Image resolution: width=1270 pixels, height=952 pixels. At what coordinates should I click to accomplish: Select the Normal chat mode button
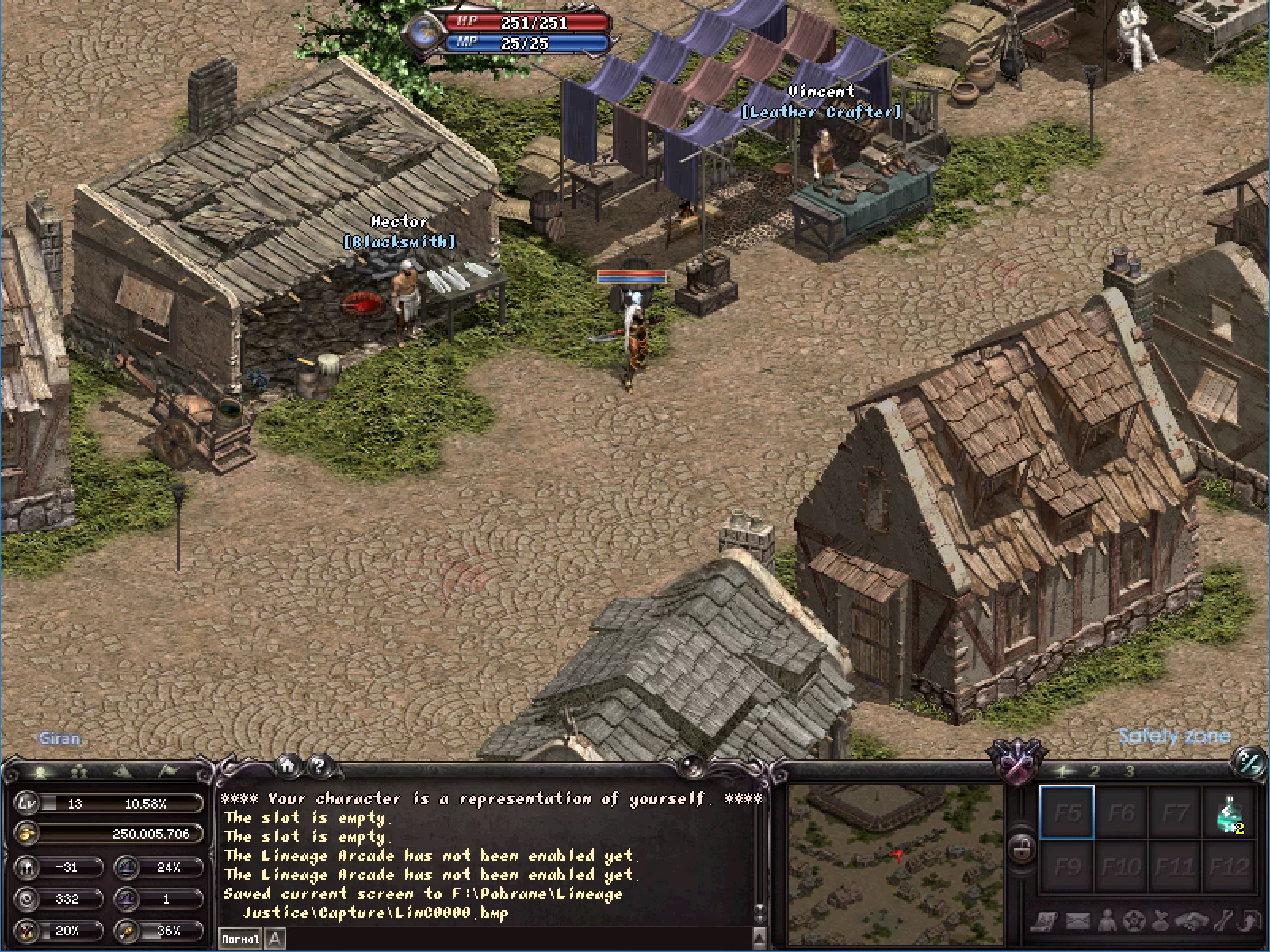240,939
